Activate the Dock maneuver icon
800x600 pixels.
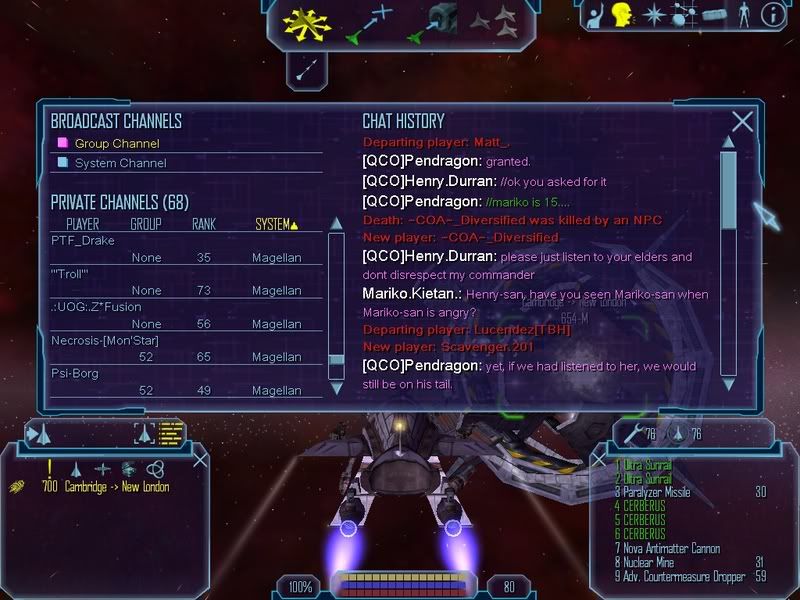coord(432,22)
